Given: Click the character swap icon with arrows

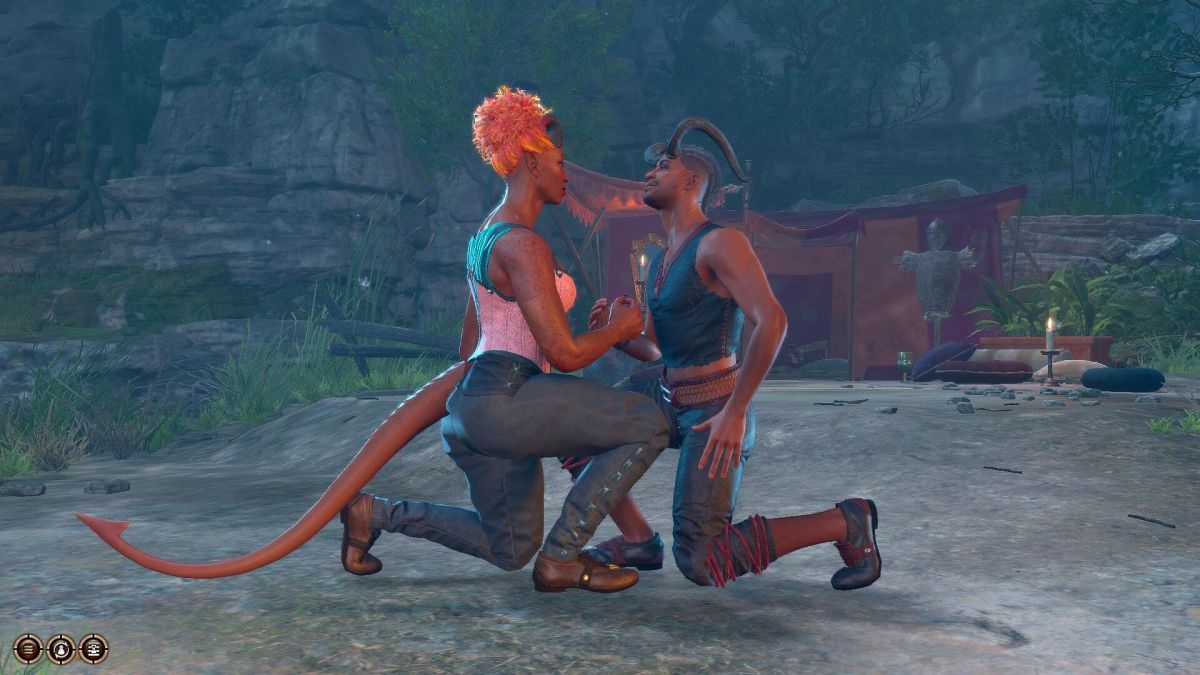Looking at the screenshot, I should [x=61, y=649].
